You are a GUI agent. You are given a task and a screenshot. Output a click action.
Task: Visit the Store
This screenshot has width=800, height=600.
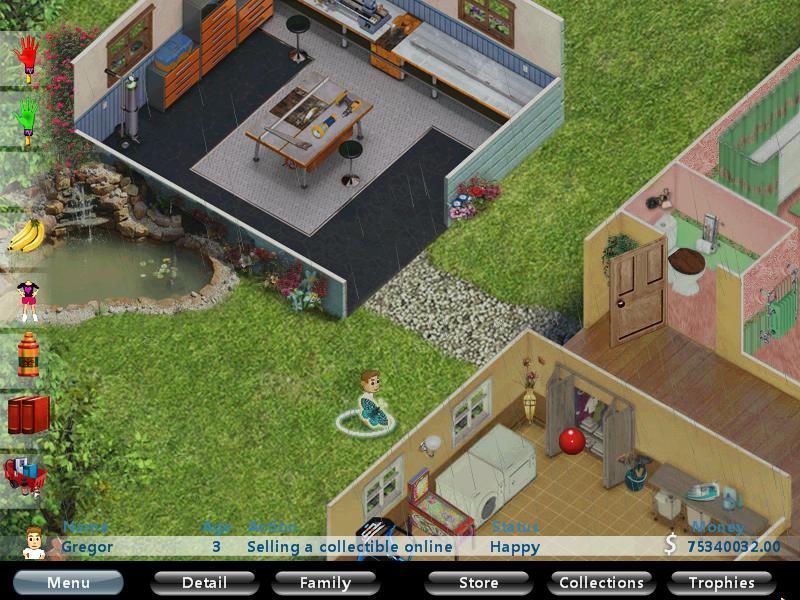tap(478, 582)
